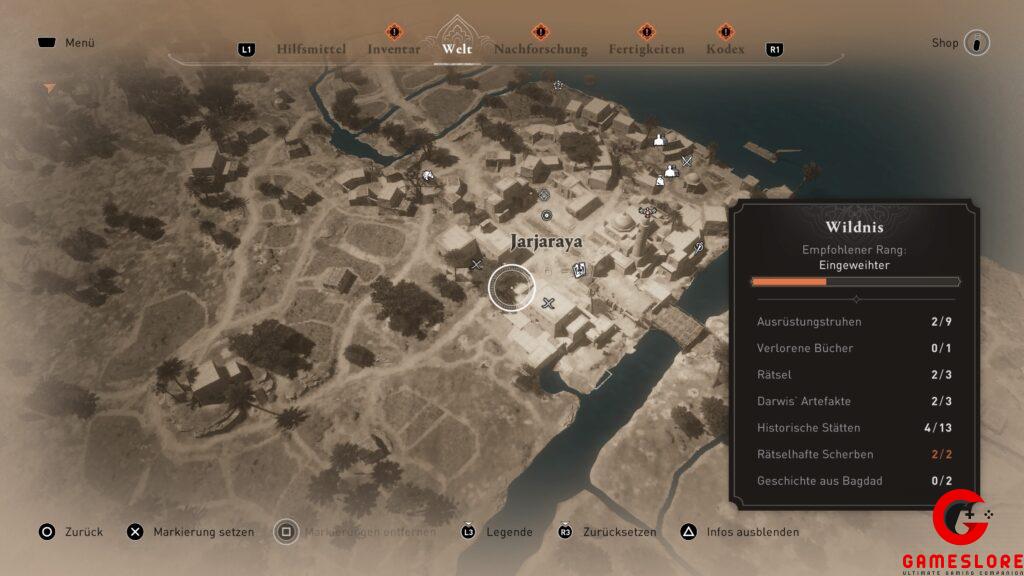The image size is (1024, 576).
Task: Go back with the Zurück option
Action: [x=71, y=532]
